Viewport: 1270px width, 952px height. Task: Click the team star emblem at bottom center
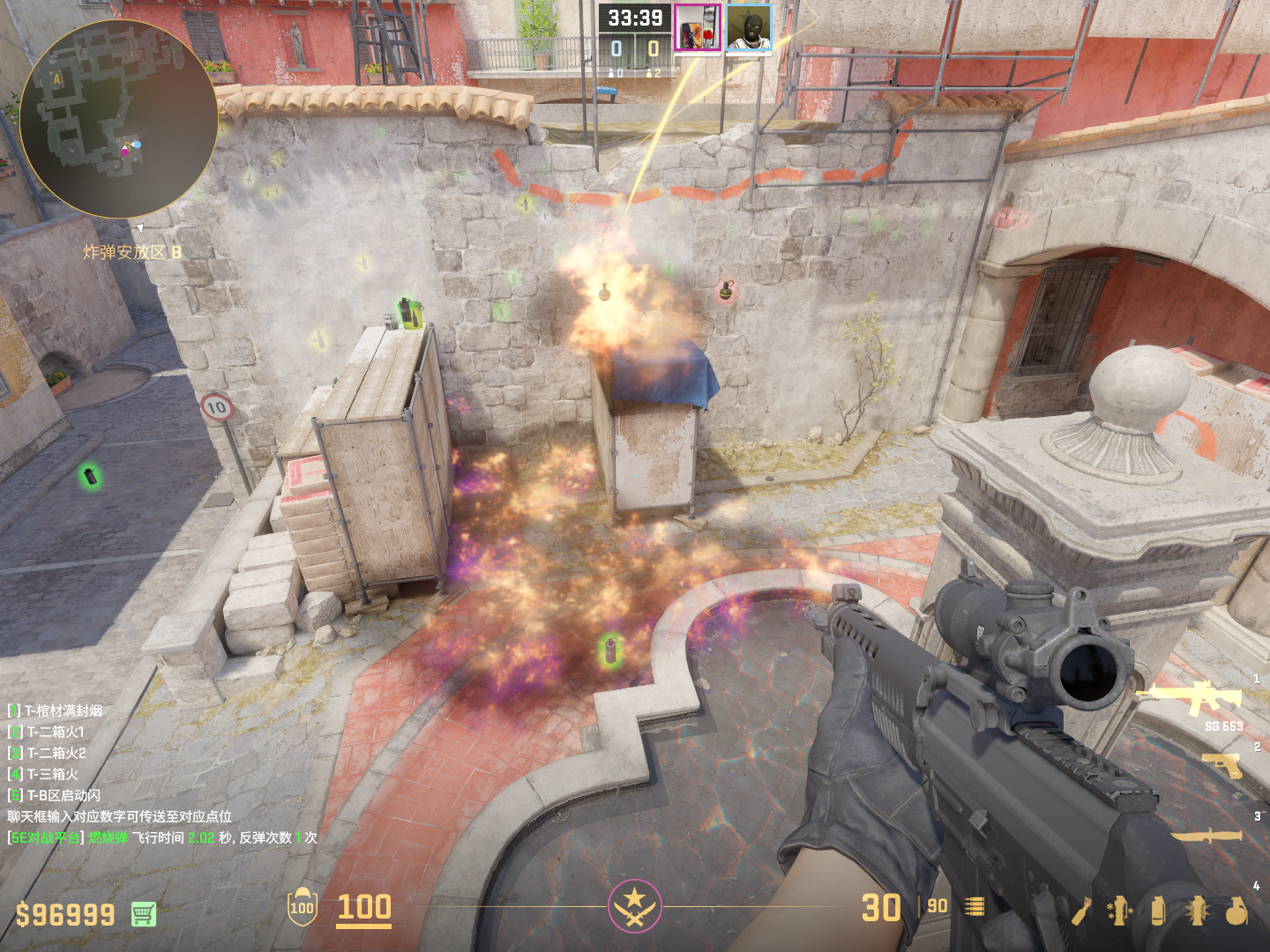pyautogui.click(x=634, y=906)
